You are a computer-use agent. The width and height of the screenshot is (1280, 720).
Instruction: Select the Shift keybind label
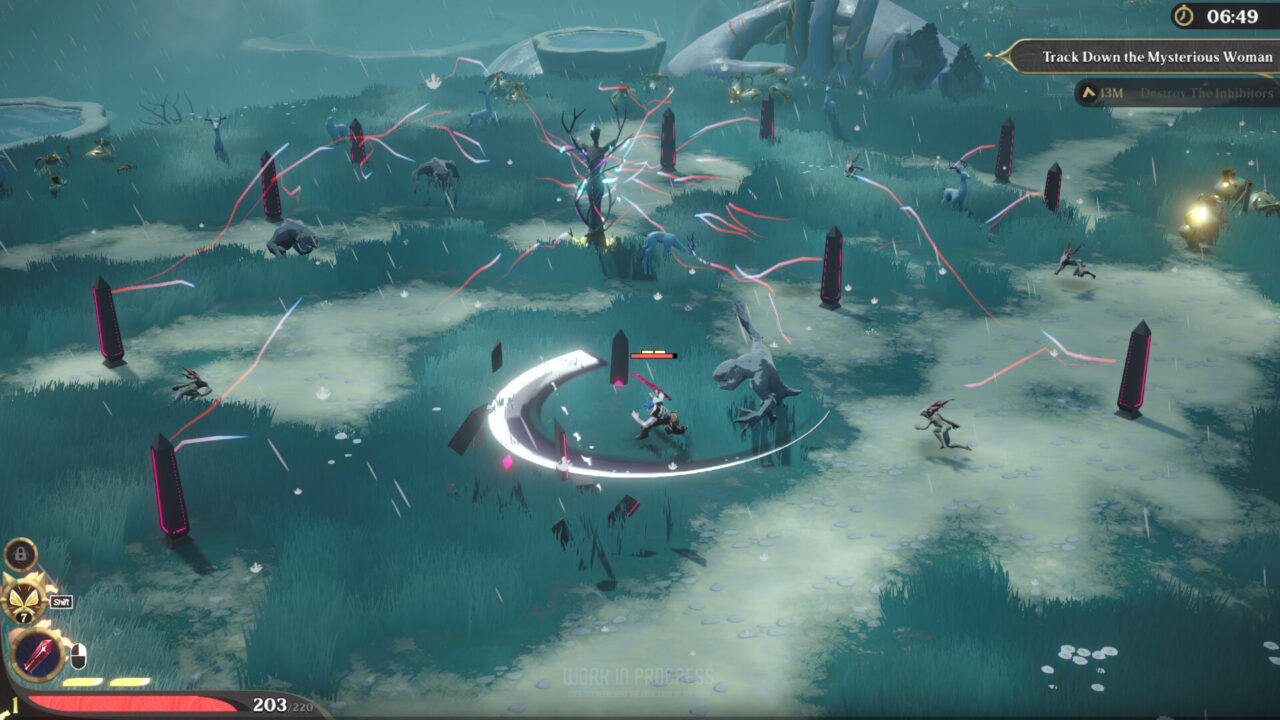[60, 601]
